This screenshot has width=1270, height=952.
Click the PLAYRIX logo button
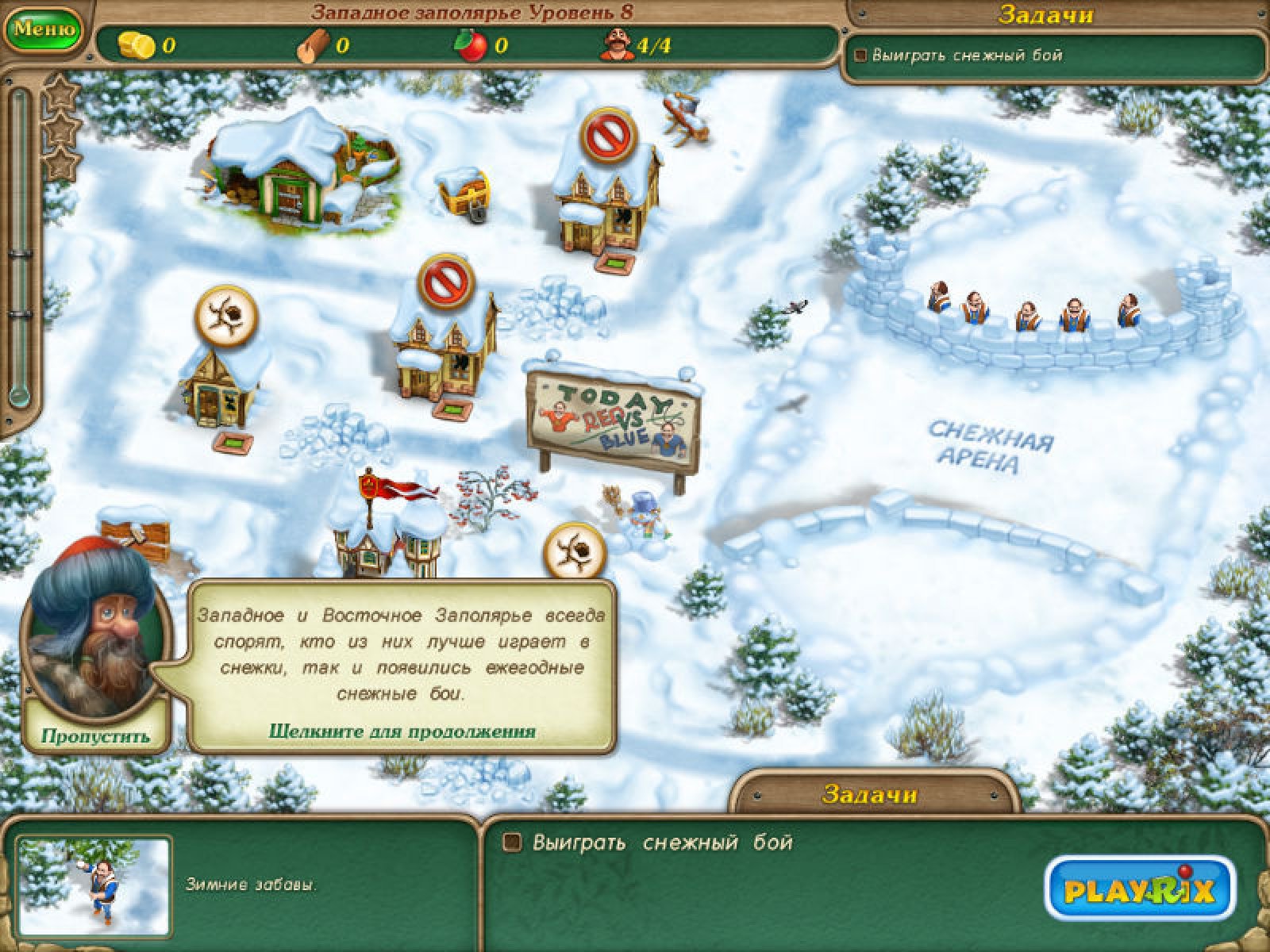(x=1139, y=889)
